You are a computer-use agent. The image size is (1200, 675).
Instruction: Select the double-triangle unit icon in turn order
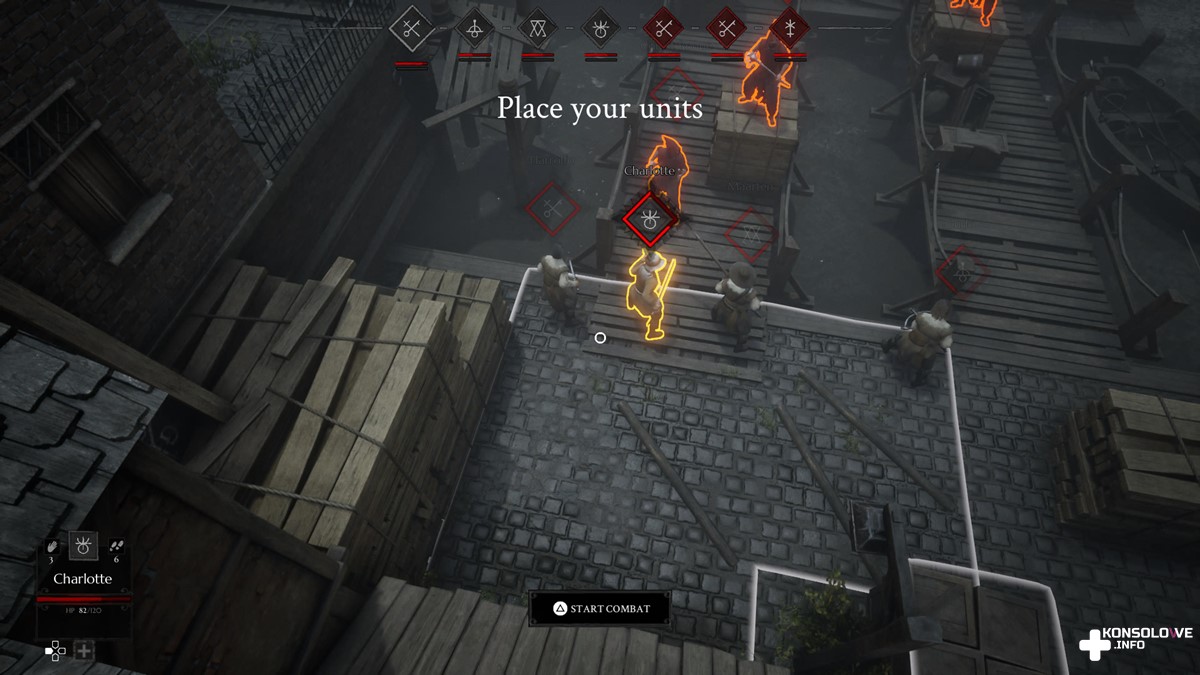tap(537, 28)
